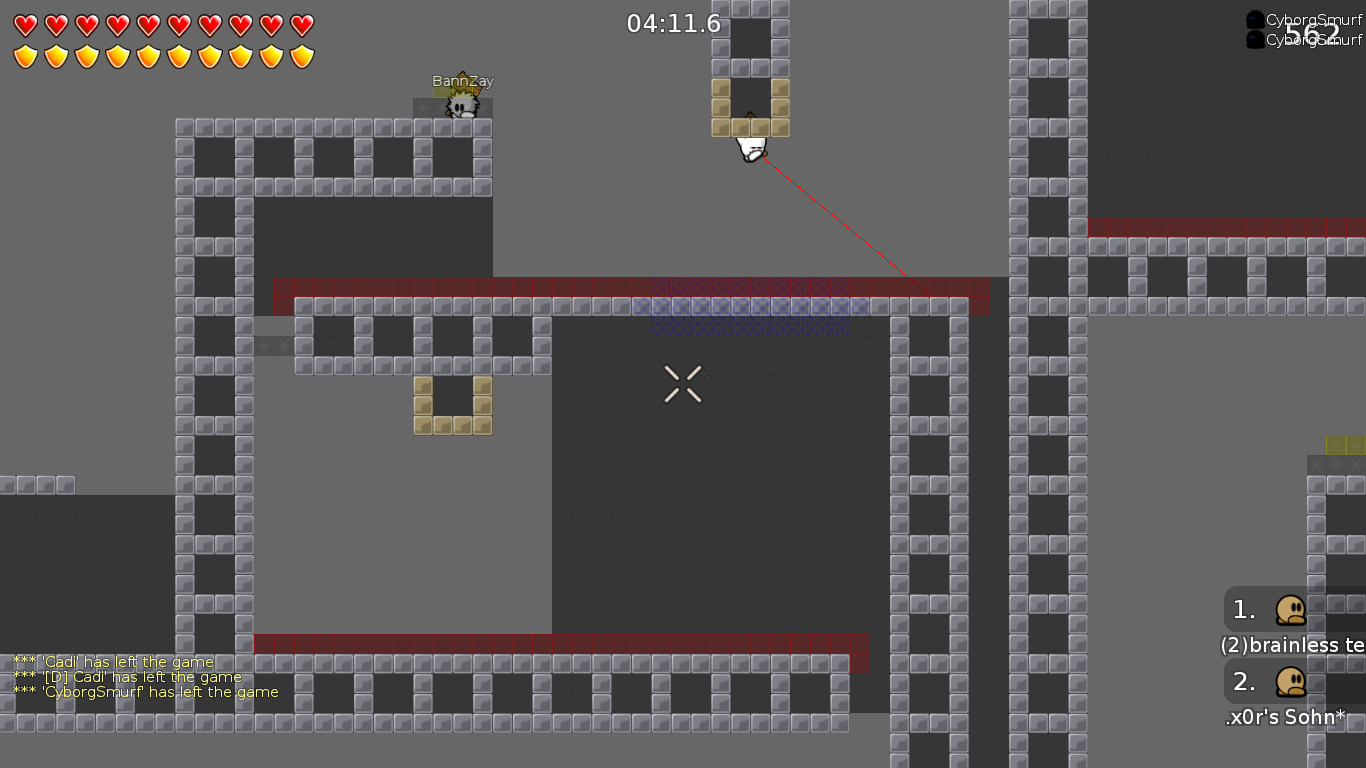Click the white tee hanging below gold blocks

[749, 146]
